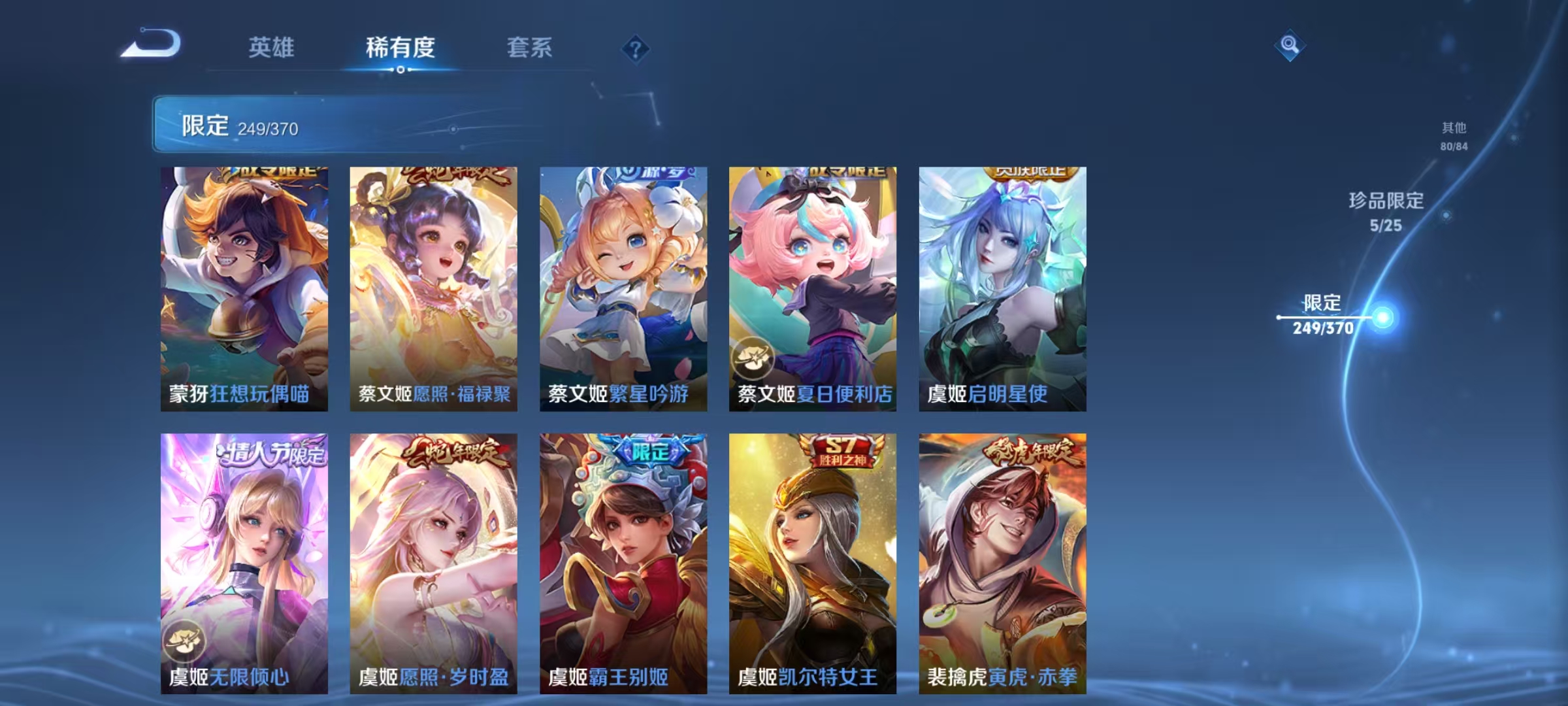1568x706 pixels.
Task: Select the 稀有度 tab
Action: tap(400, 47)
